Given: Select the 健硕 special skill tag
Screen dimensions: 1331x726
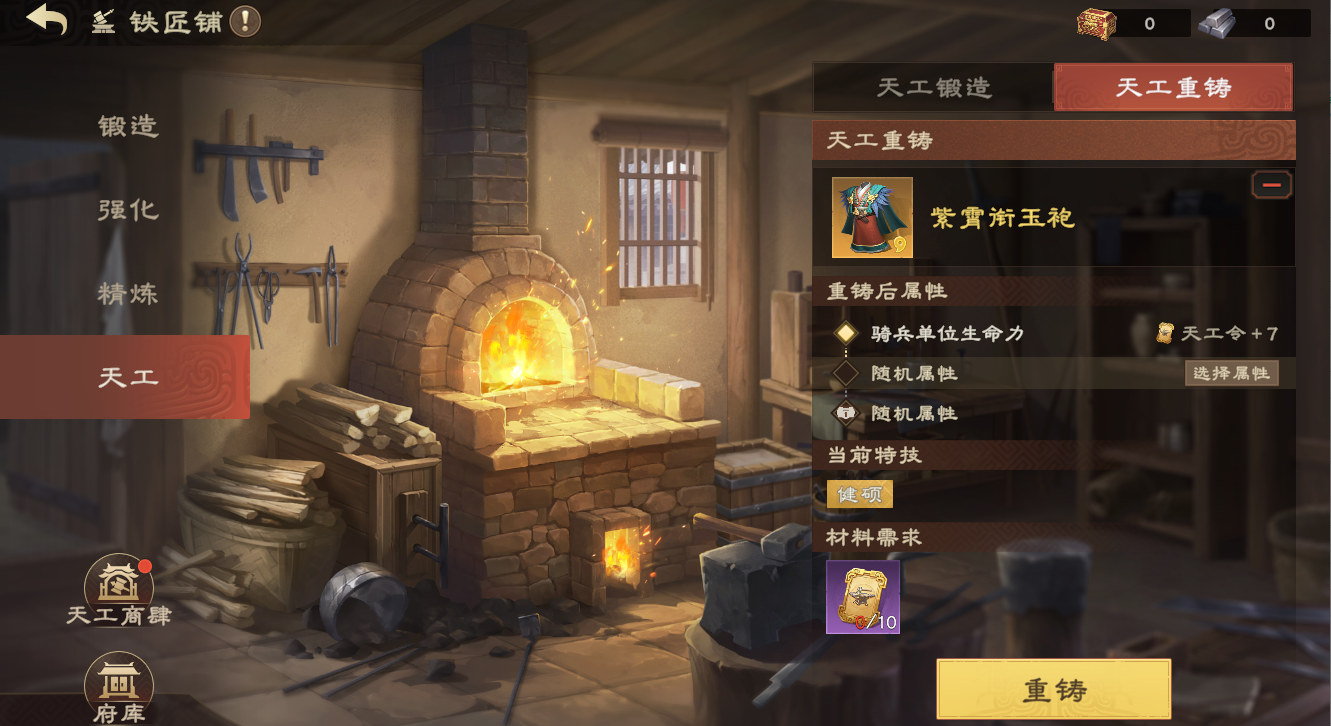Looking at the screenshot, I should tap(859, 494).
